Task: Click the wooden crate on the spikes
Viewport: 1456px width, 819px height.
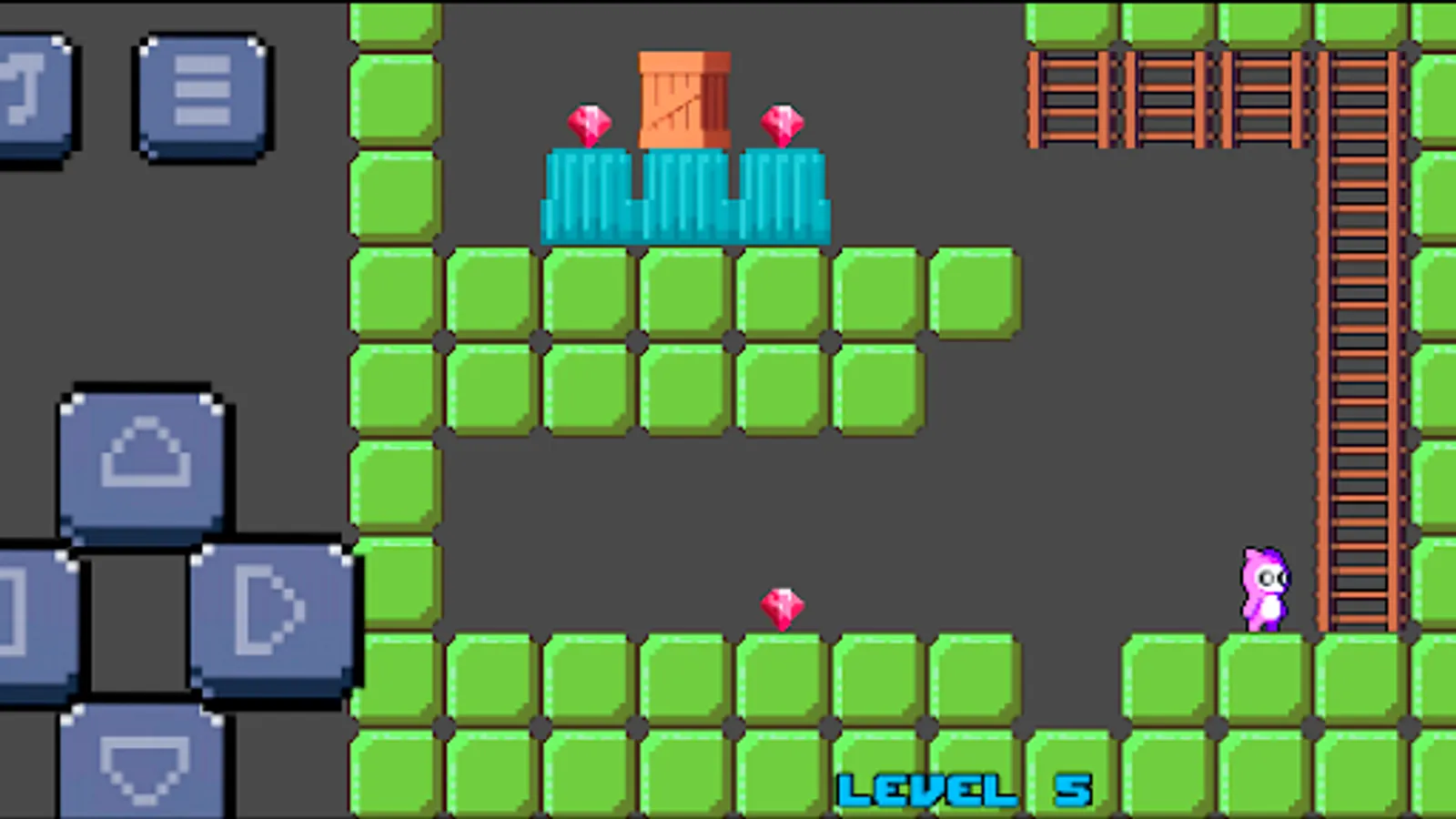Action: pos(682,100)
